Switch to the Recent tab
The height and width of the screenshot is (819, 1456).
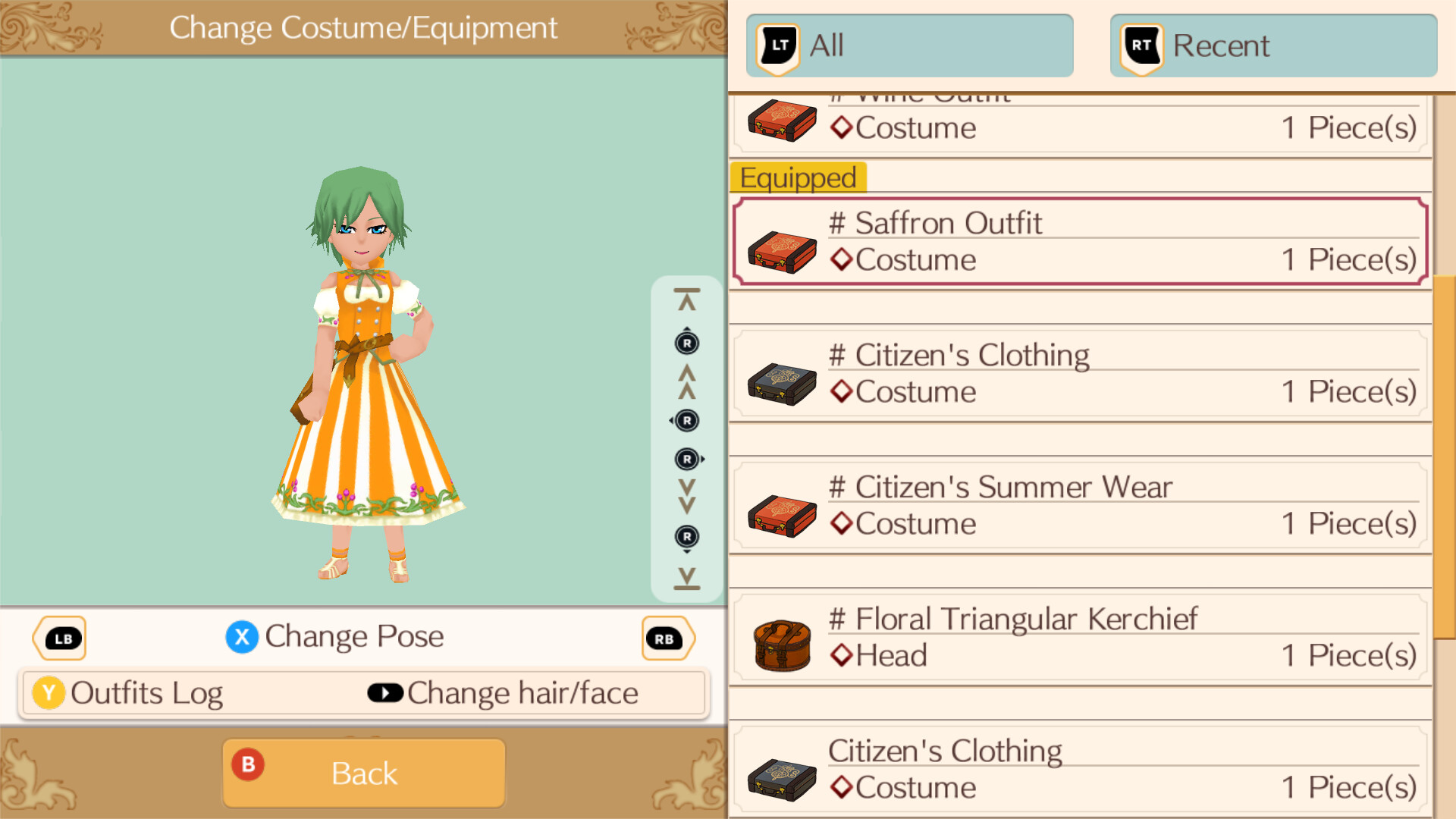pos(1272,45)
